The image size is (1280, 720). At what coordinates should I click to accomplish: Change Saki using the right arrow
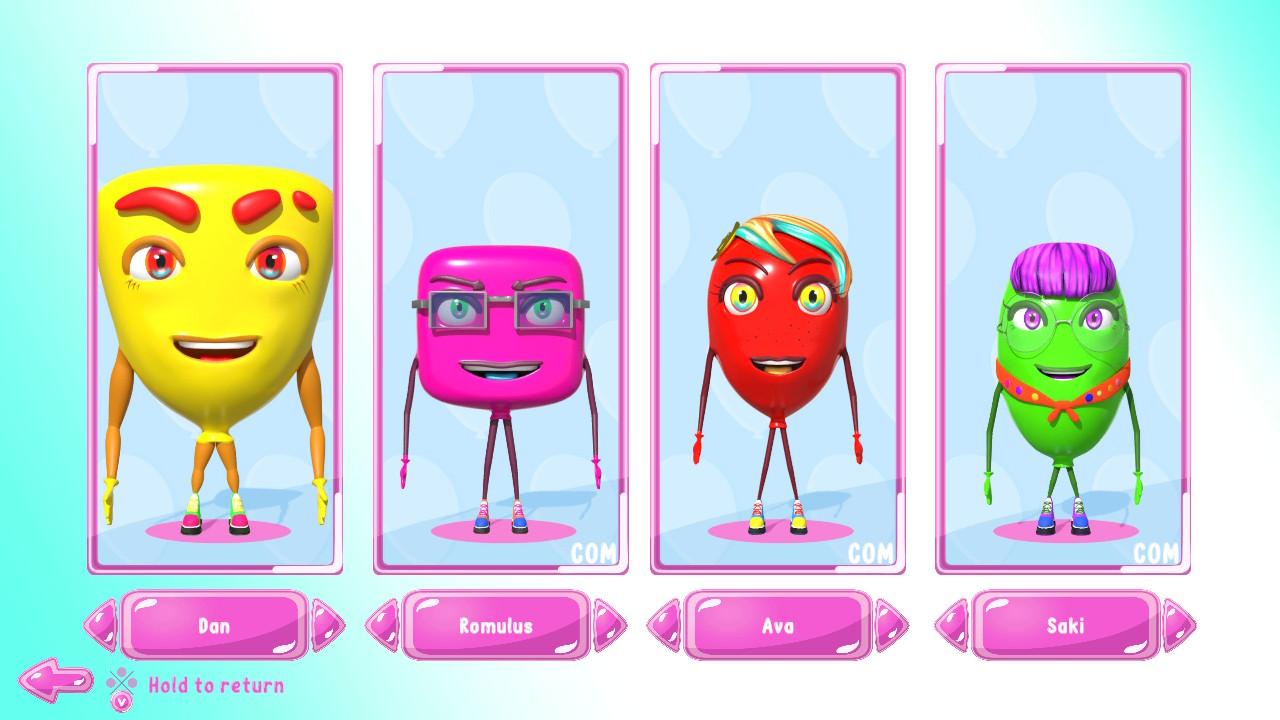coord(1178,626)
